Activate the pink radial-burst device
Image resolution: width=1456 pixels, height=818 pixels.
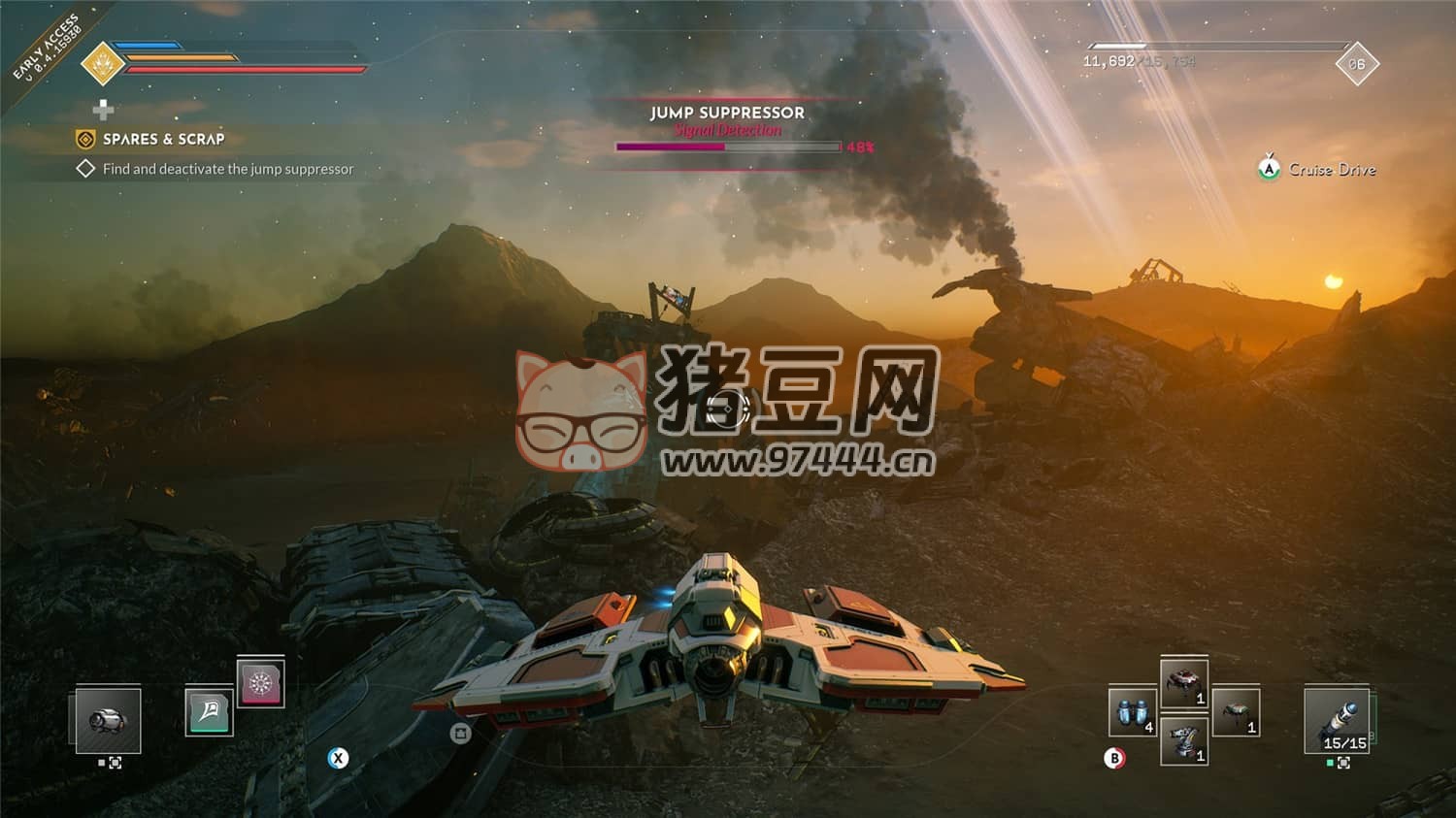coord(260,682)
